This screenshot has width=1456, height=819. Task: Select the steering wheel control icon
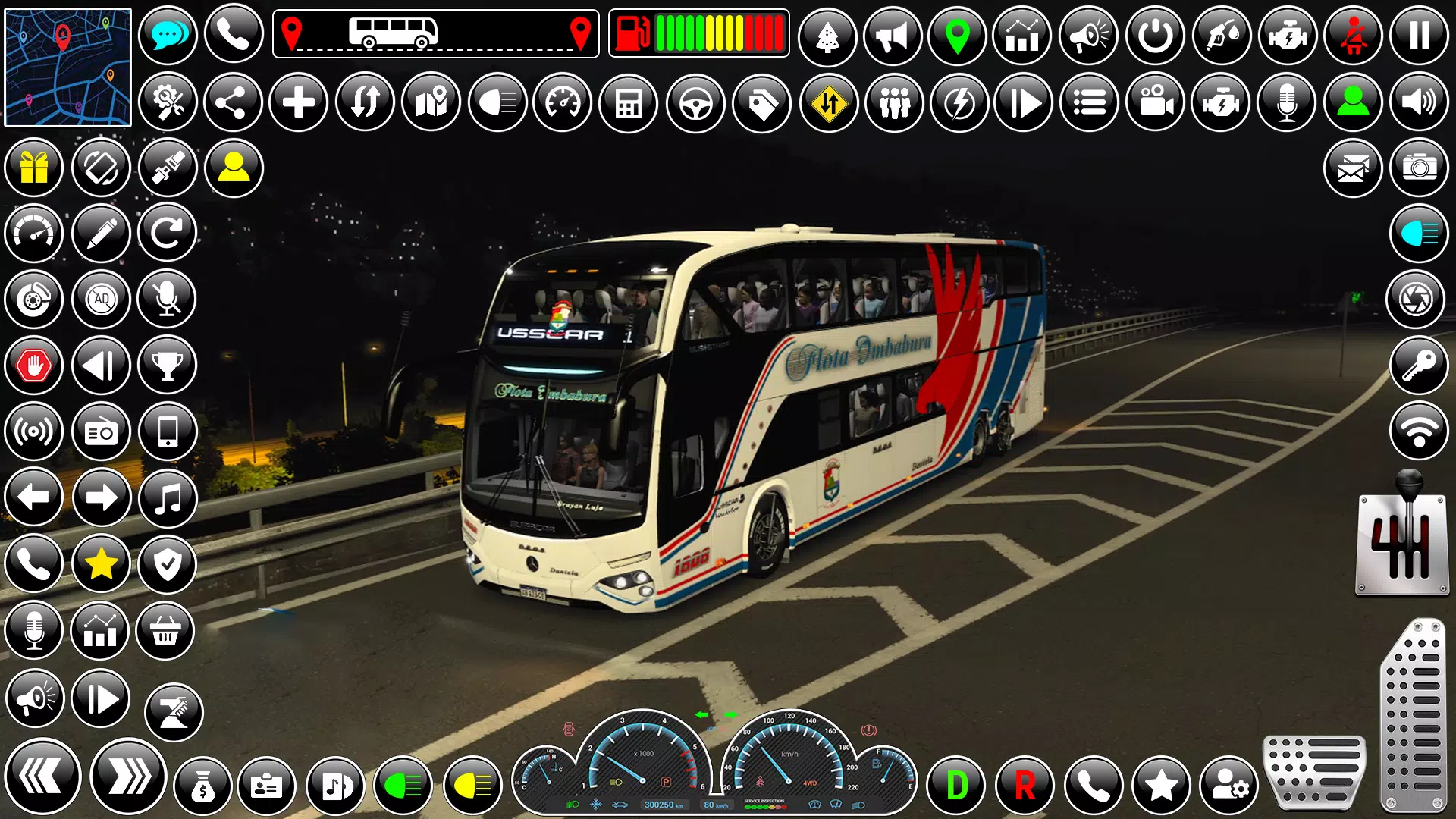(694, 102)
